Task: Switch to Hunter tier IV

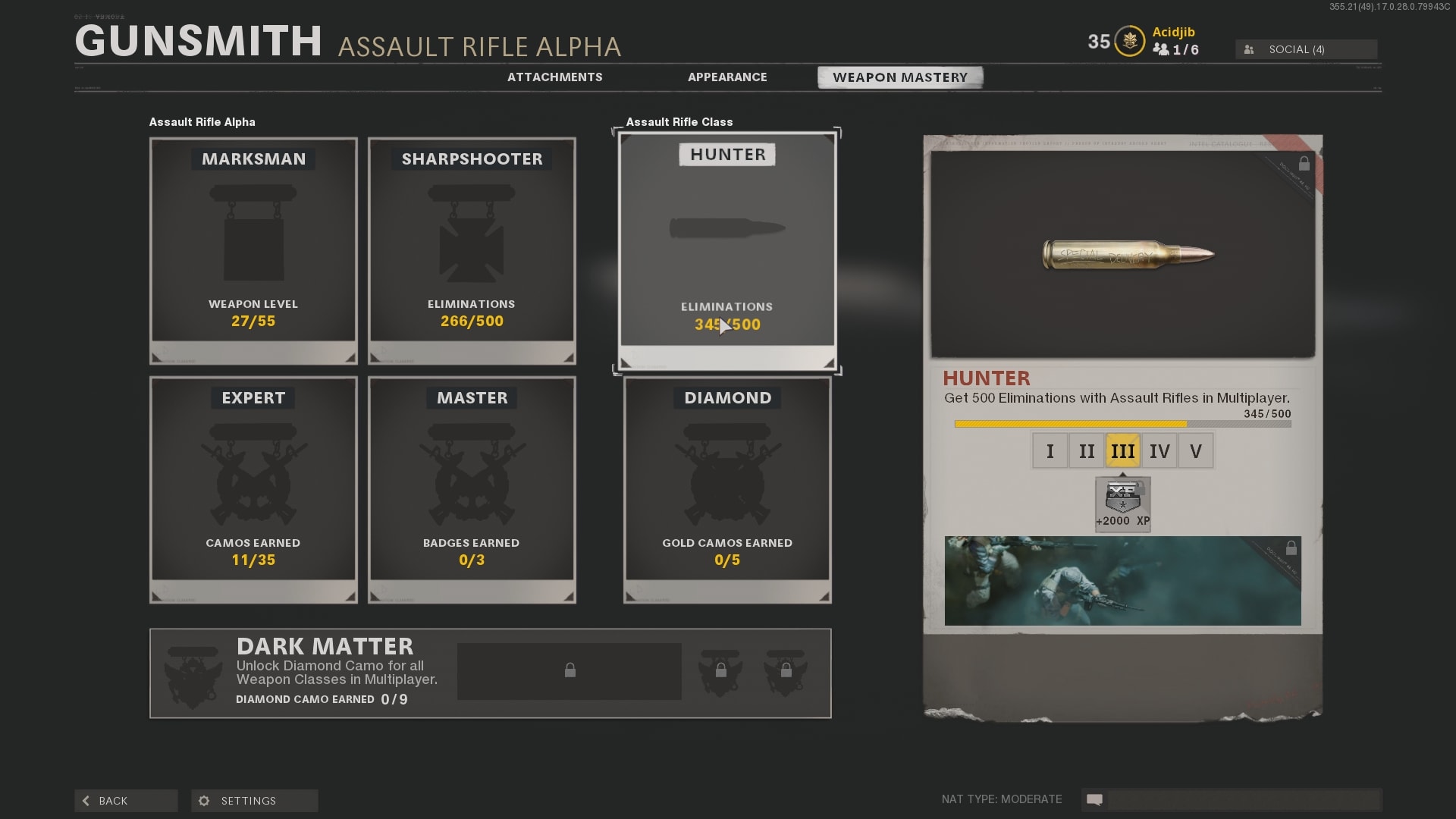Action: click(1159, 451)
